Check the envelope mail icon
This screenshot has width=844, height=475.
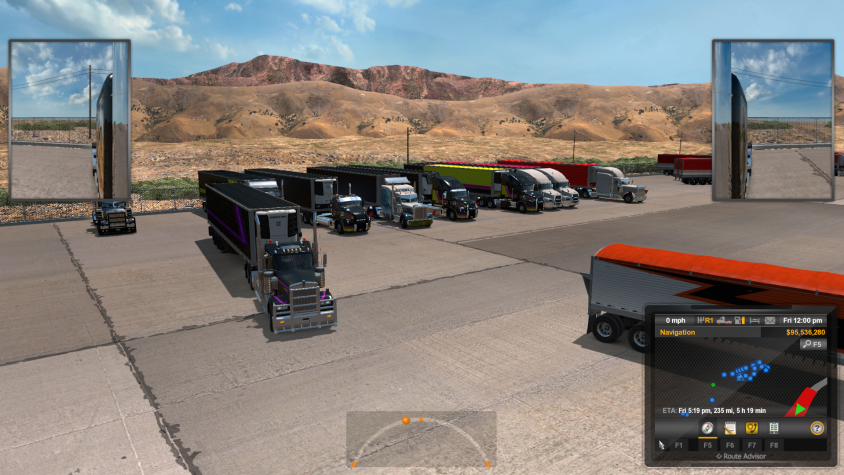pos(769,321)
